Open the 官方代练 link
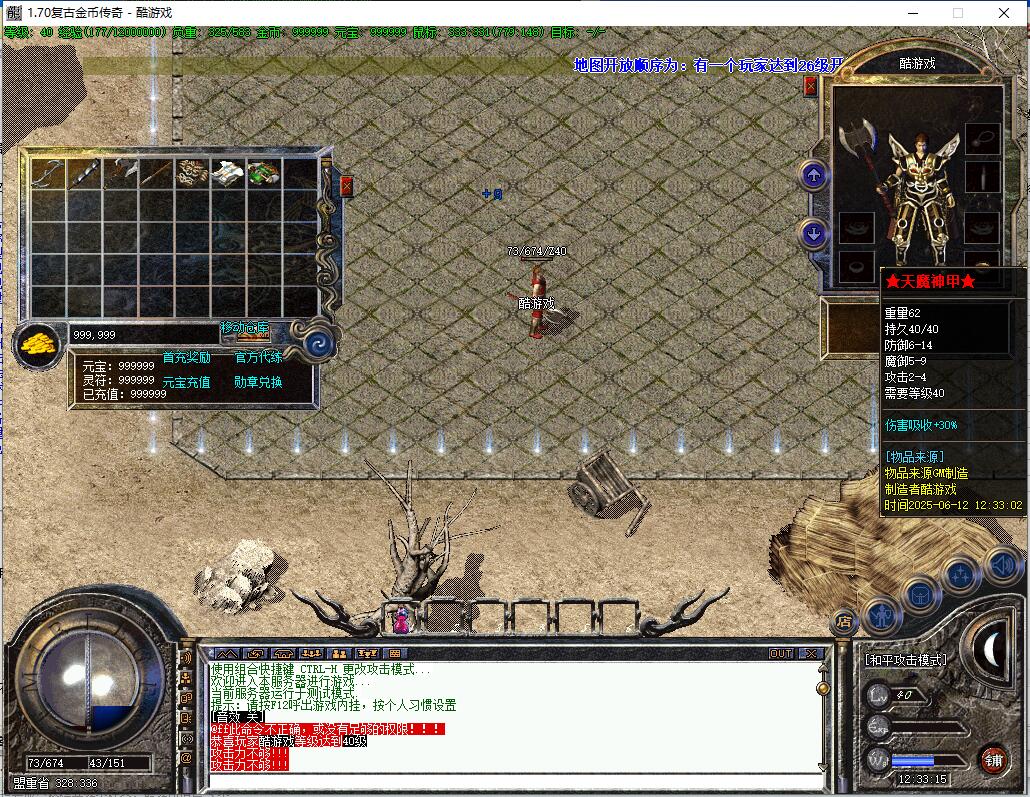This screenshot has width=1030, height=797. pos(258,357)
